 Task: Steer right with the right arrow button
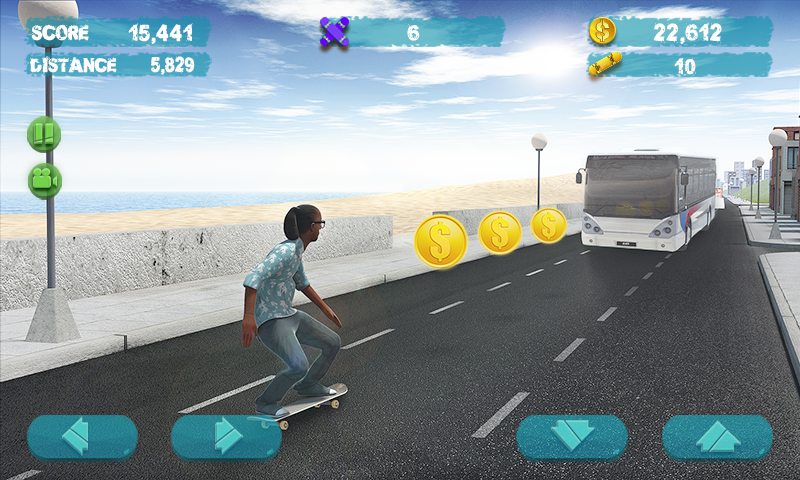[226, 437]
